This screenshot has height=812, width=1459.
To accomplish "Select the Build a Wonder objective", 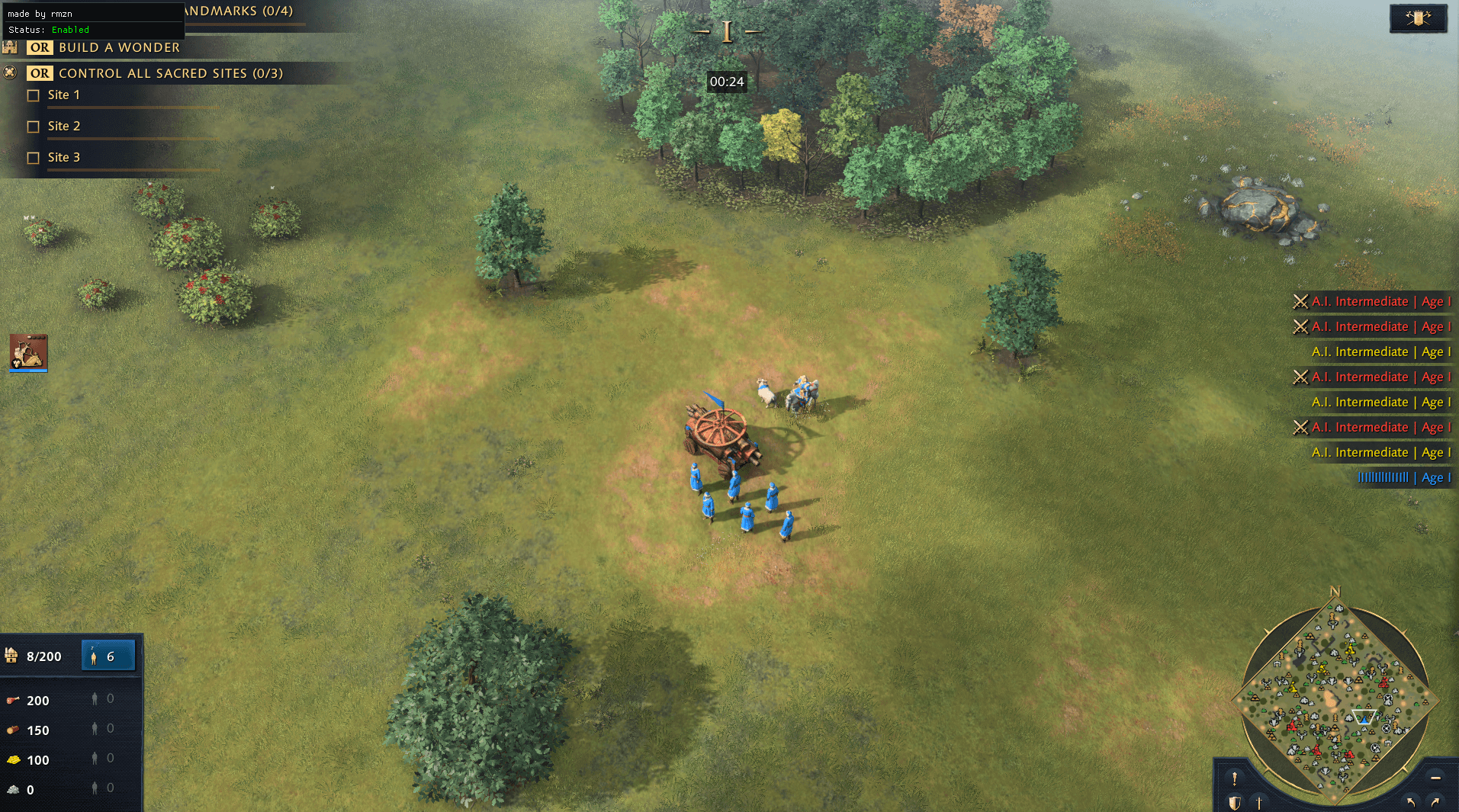I will click(x=119, y=47).
